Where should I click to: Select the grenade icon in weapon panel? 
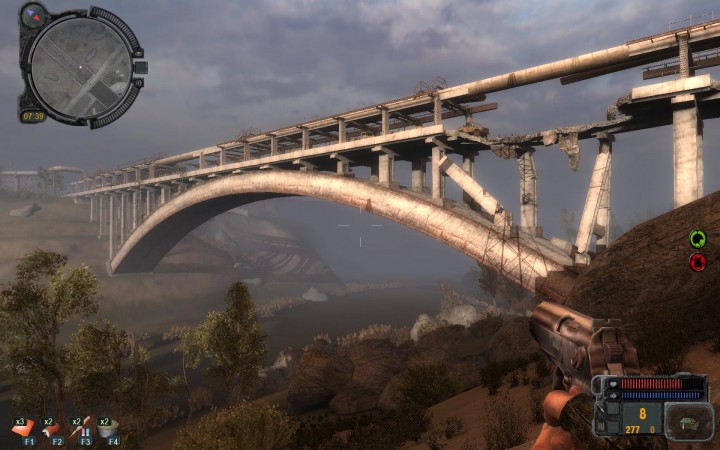click(x=688, y=421)
